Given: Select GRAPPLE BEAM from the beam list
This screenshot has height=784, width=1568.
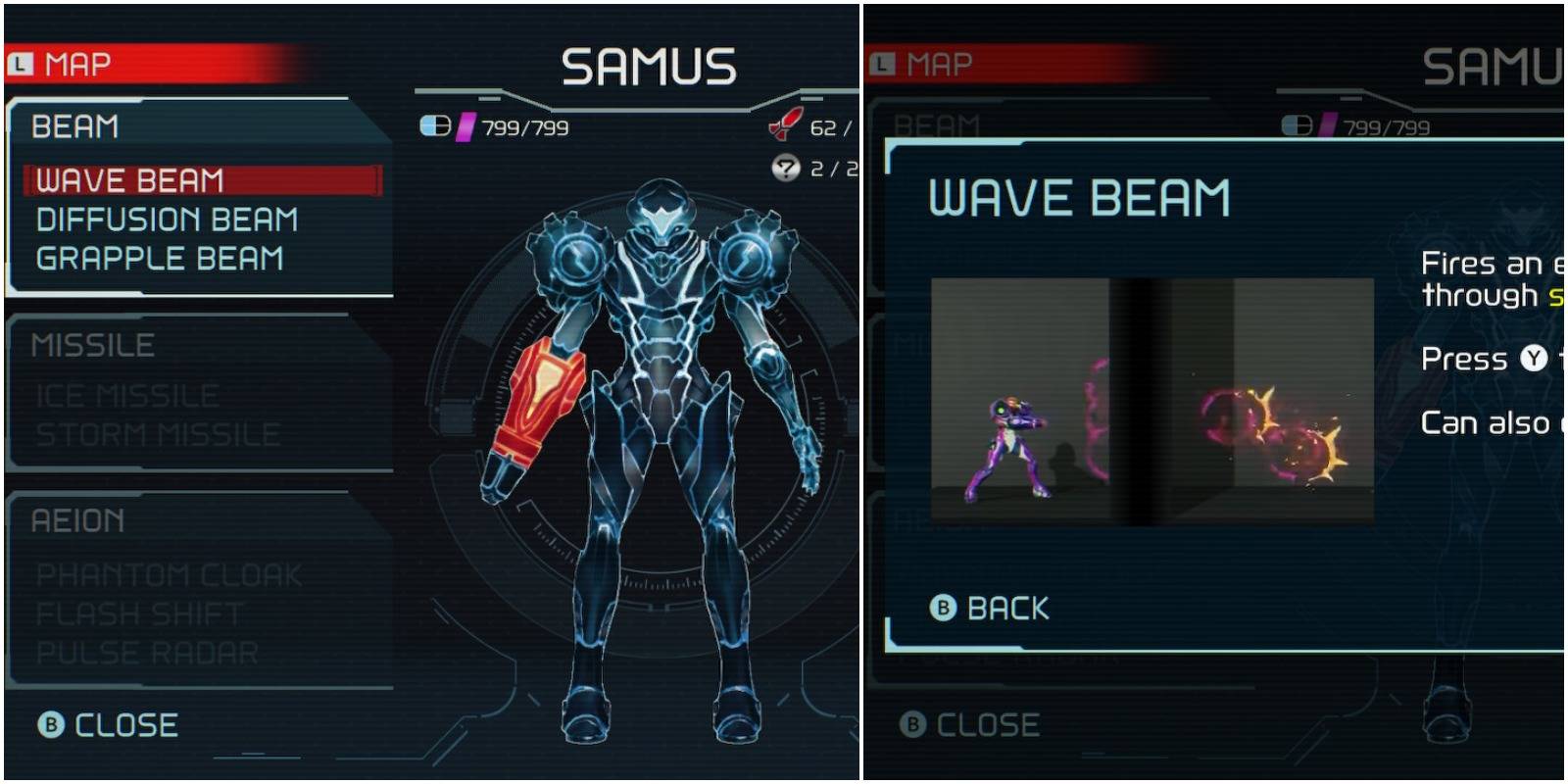Looking at the screenshot, I should pyautogui.click(x=160, y=259).
